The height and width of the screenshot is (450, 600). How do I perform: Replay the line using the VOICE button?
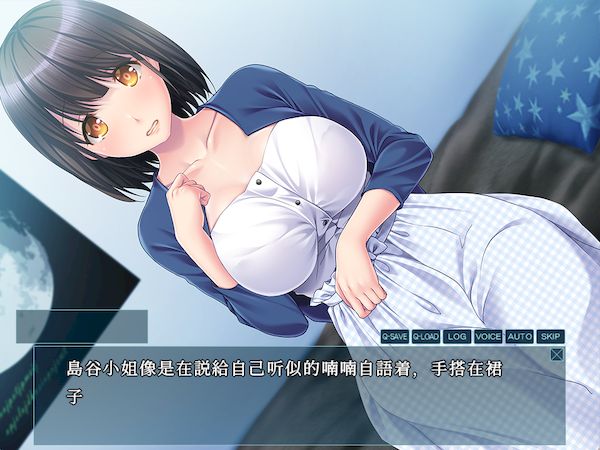click(488, 337)
